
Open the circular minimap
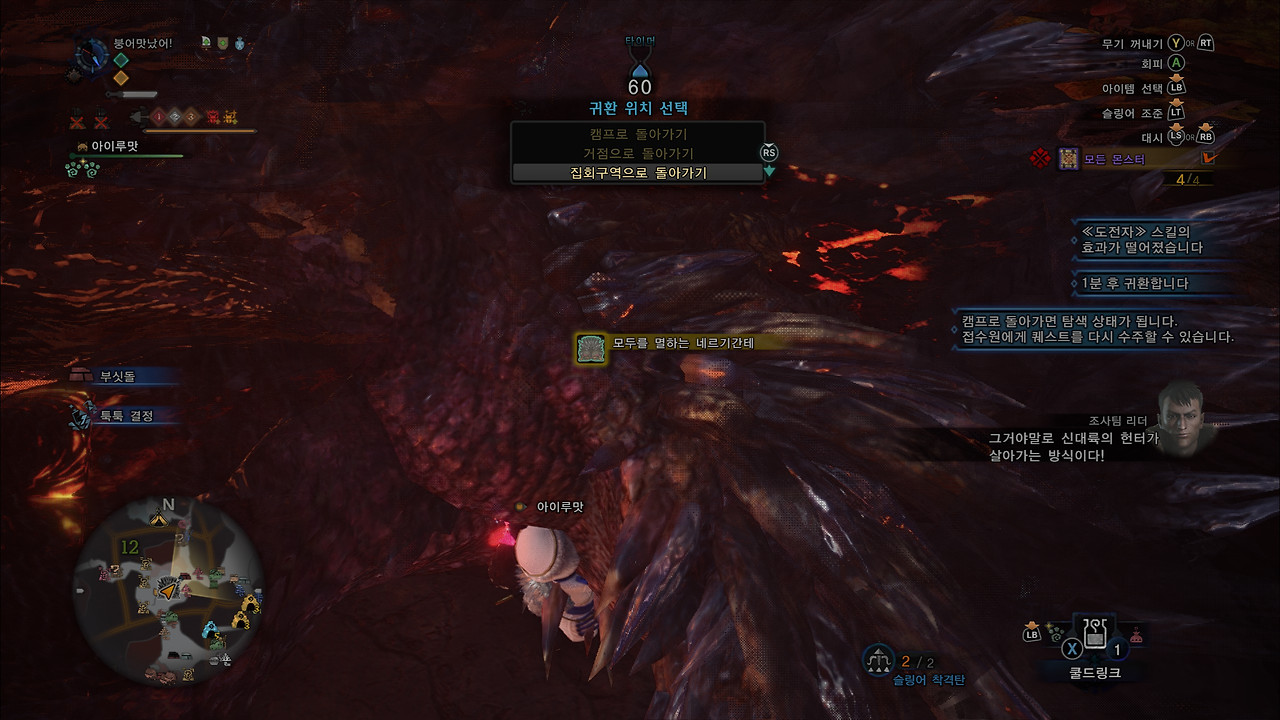coord(167,592)
